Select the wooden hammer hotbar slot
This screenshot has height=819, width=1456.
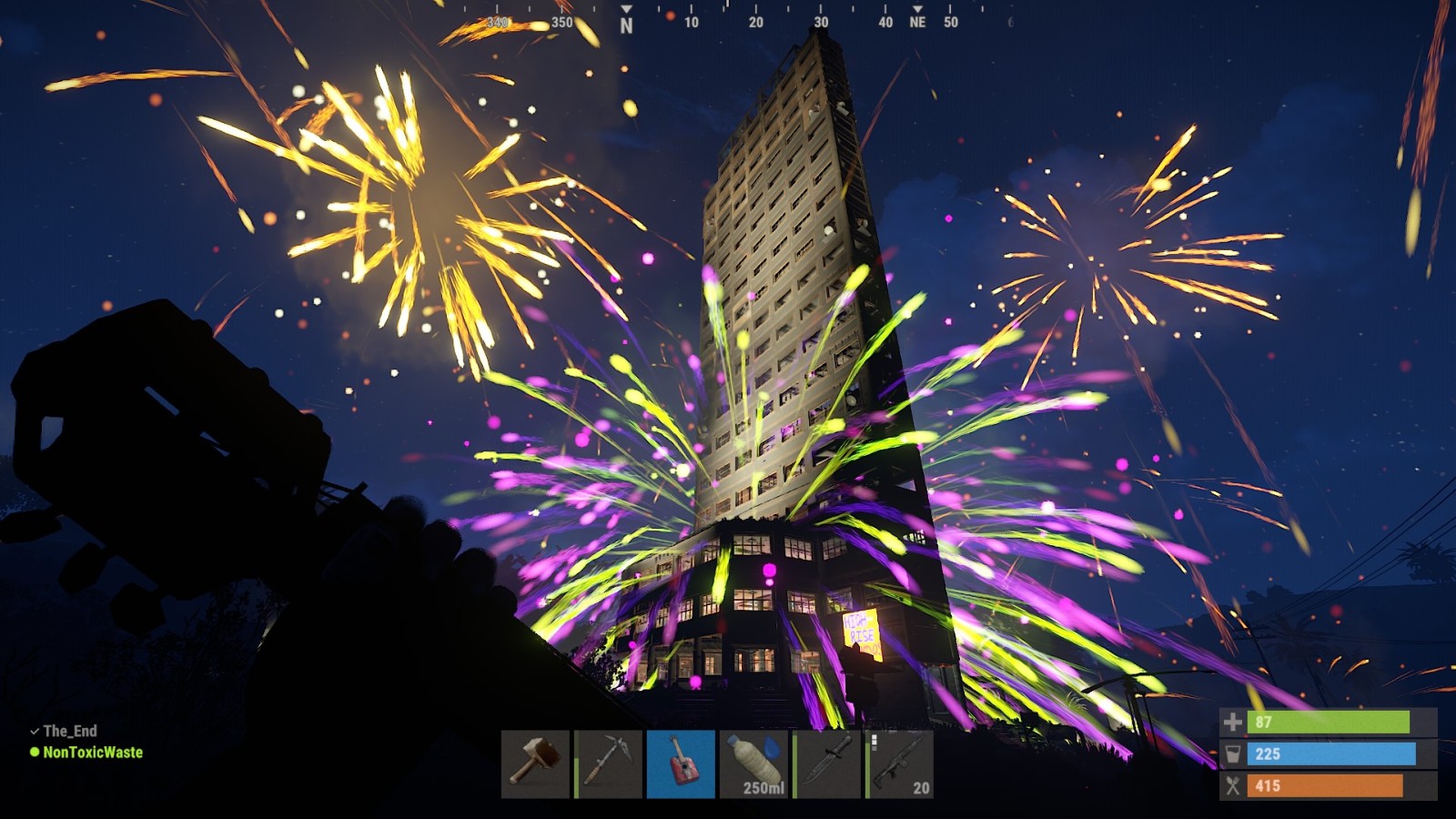pos(535,764)
